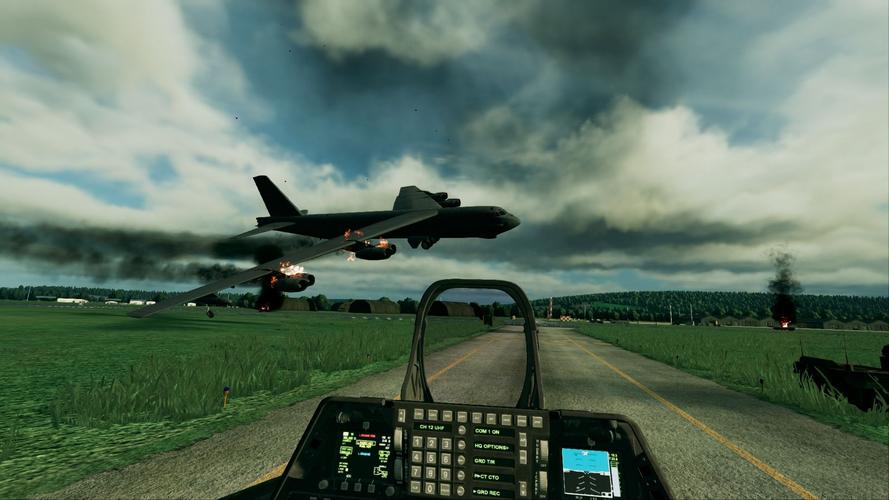889x500 pixels.
Task: Click the attitude indicator display
Action: tap(585, 471)
